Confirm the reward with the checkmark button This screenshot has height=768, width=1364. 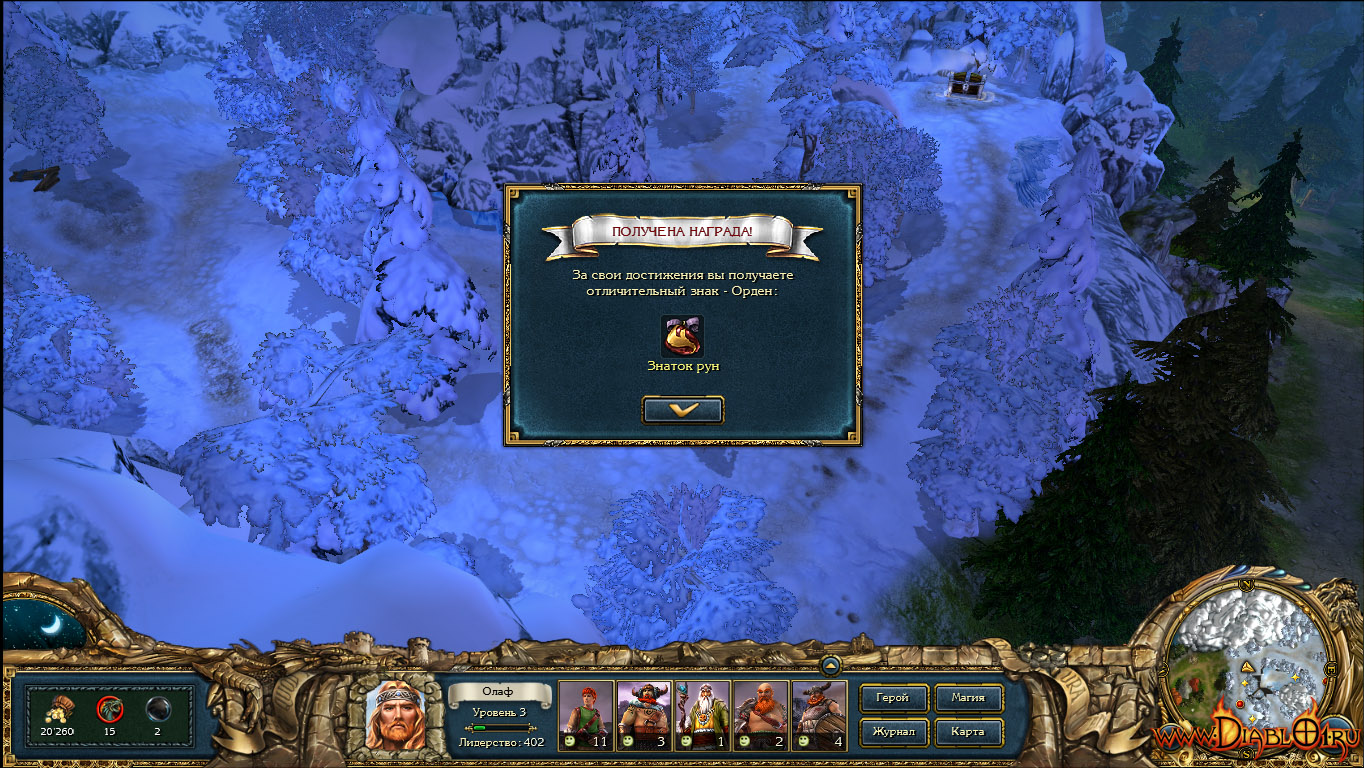(x=683, y=410)
